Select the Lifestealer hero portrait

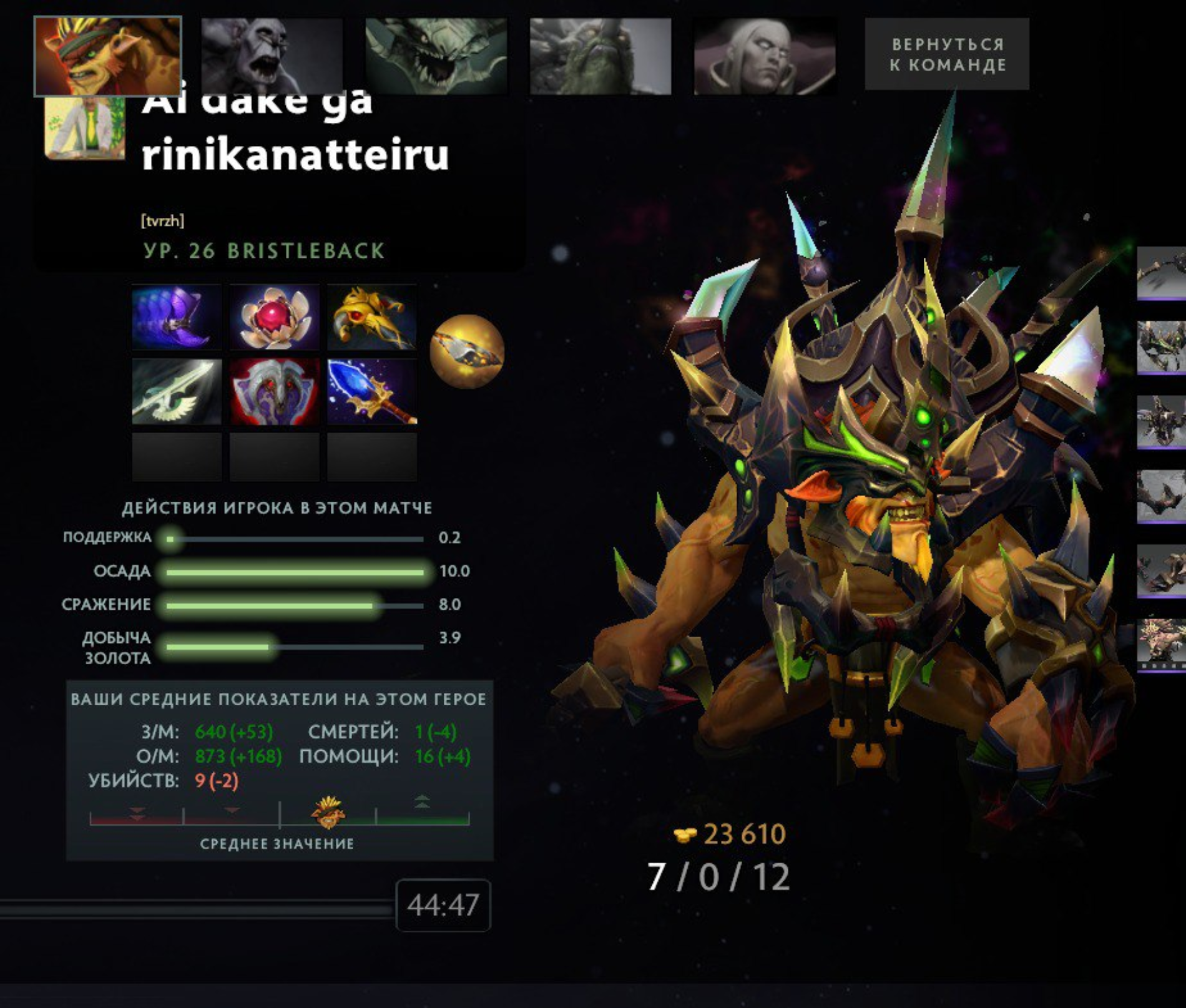272,56
